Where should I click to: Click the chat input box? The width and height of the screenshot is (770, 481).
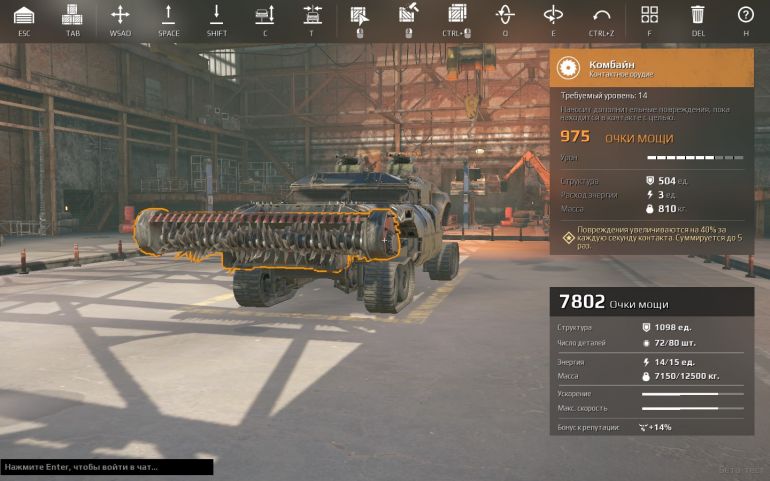click(x=106, y=467)
